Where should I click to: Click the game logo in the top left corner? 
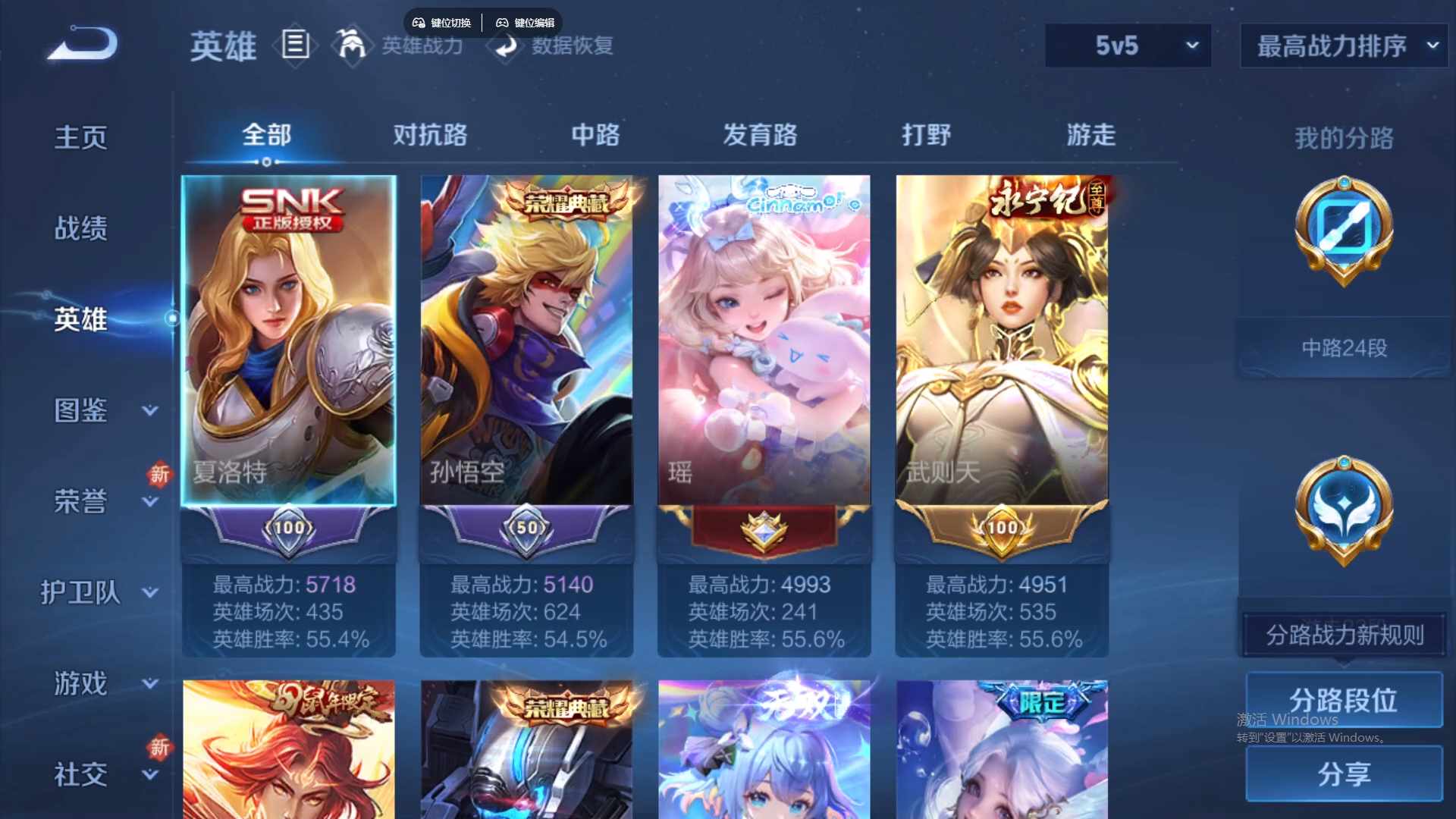point(81,44)
